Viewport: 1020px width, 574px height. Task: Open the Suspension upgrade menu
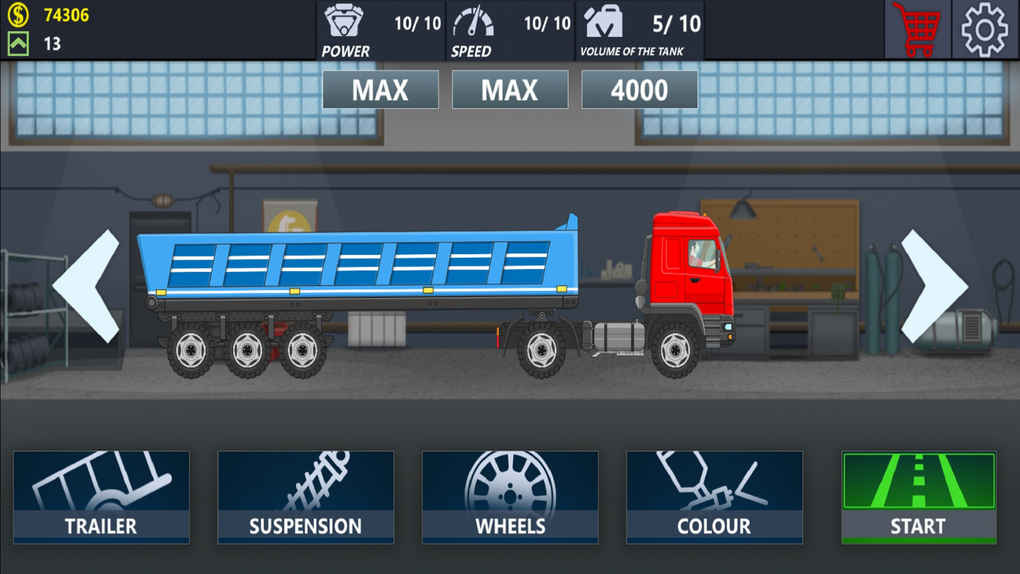[x=305, y=497]
